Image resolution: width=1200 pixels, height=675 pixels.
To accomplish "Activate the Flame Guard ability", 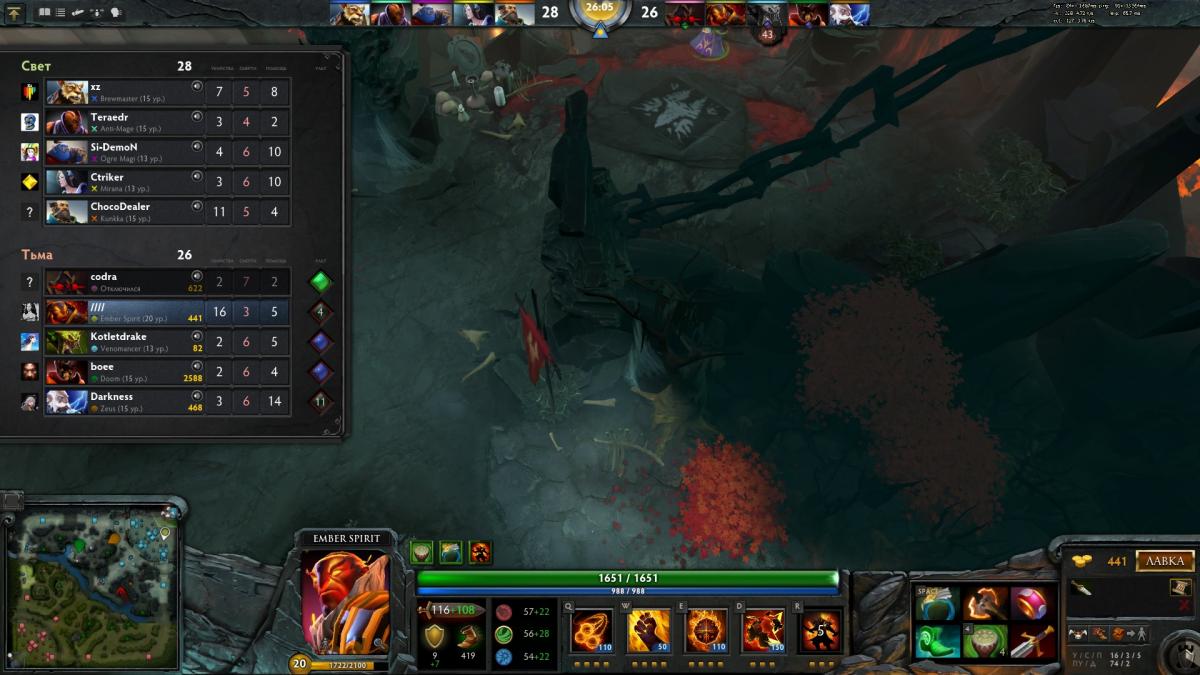I will tap(706, 632).
